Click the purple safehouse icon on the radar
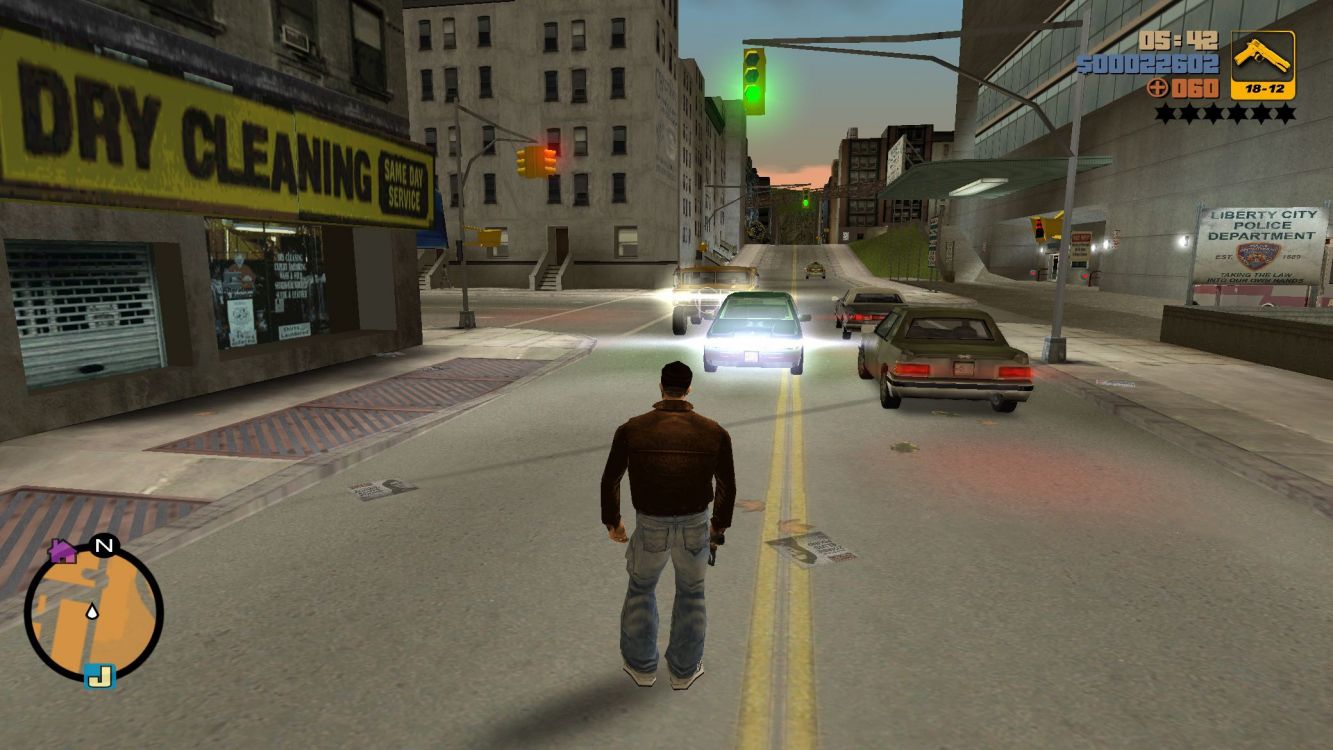The height and width of the screenshot is (750, 1333). tap(63, 549)
